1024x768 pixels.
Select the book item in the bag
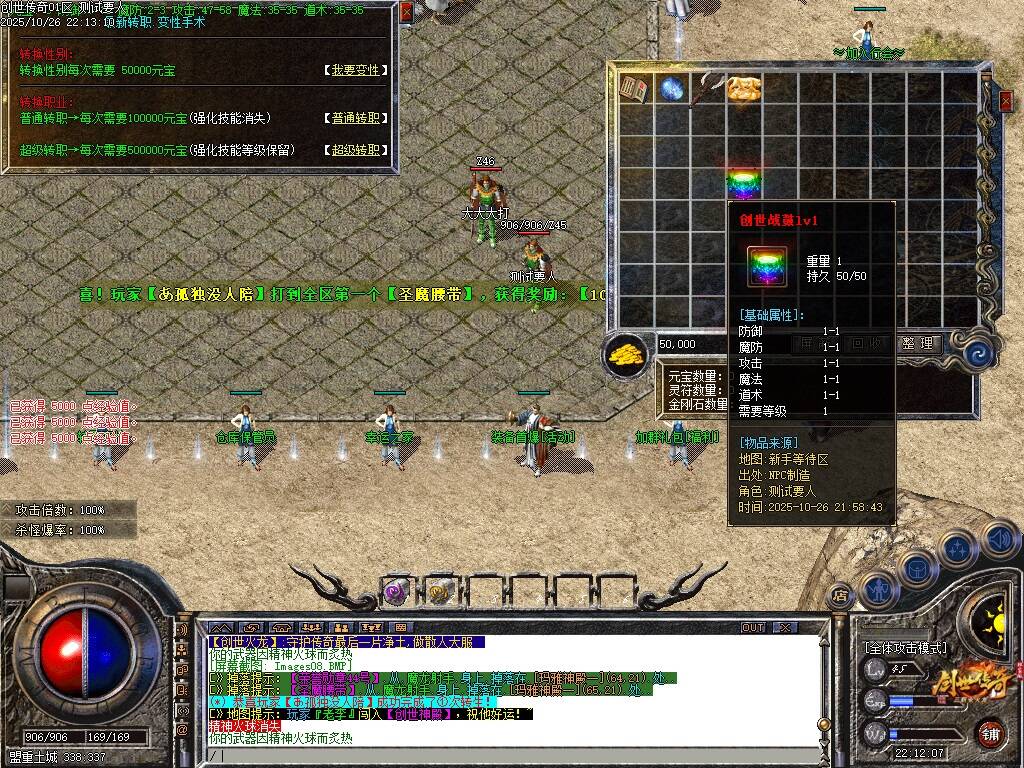pos(634,89)
